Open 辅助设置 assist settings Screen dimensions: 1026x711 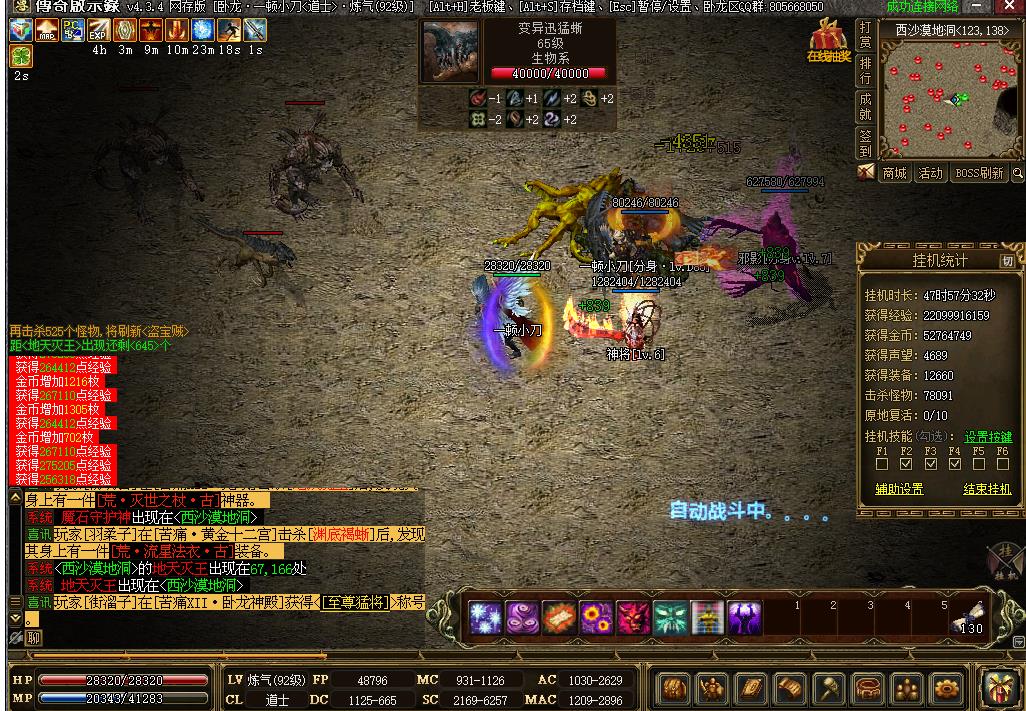click(899, 489)
